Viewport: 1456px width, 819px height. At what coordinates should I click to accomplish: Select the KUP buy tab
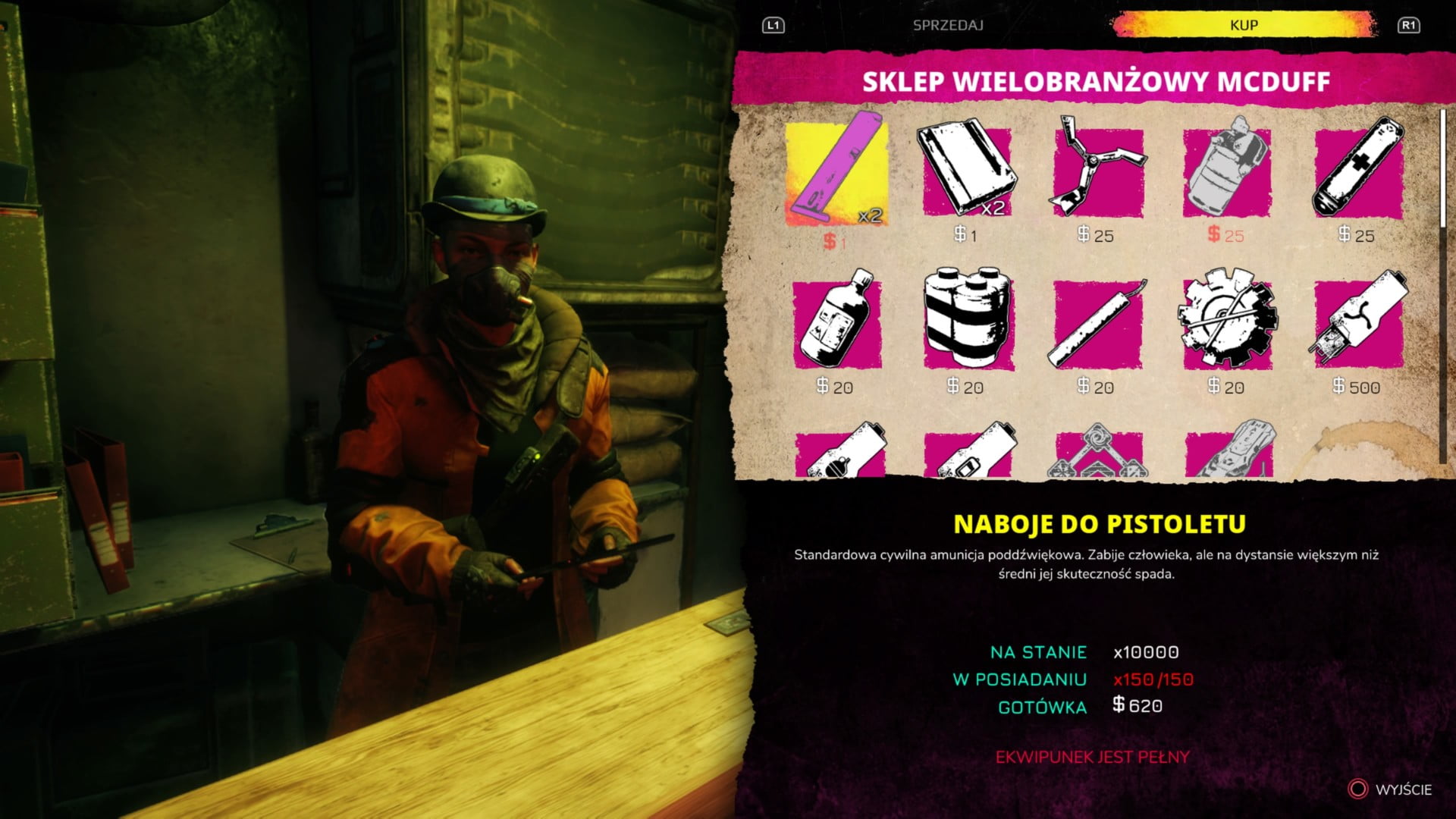(1243, 25)
